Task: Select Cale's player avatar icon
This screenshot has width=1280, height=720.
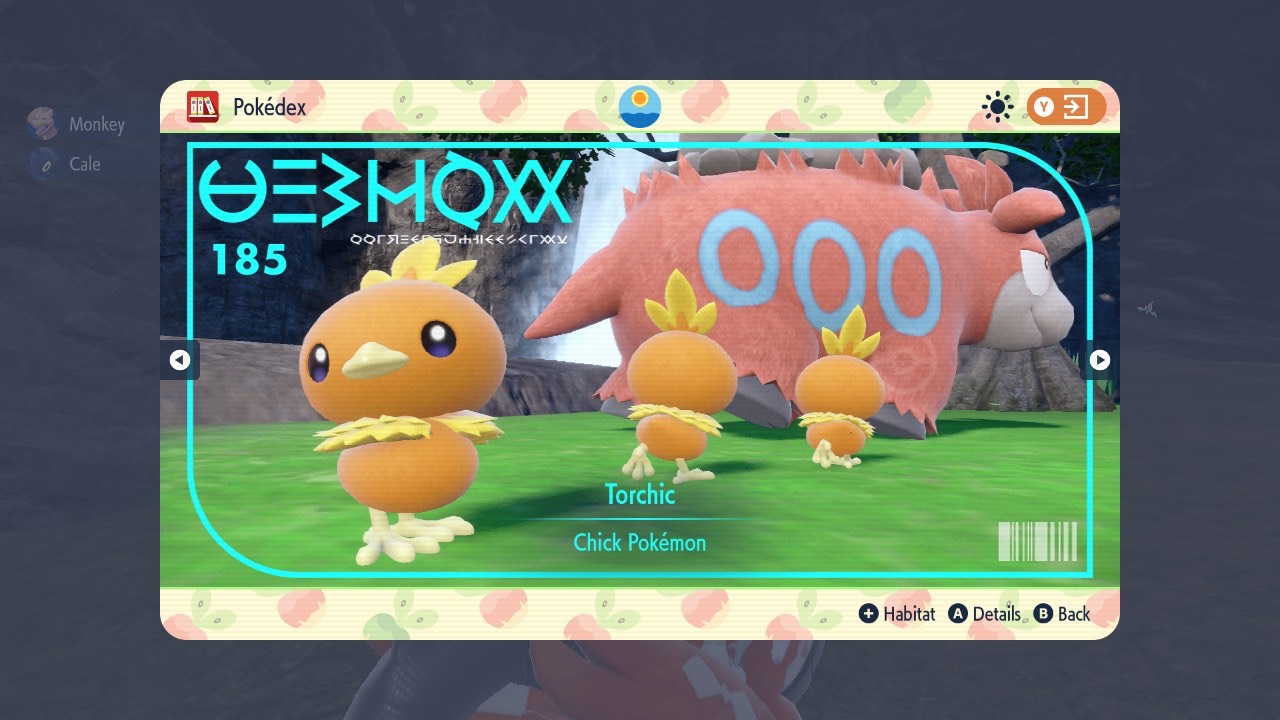Action: click(x=40, y=163)
